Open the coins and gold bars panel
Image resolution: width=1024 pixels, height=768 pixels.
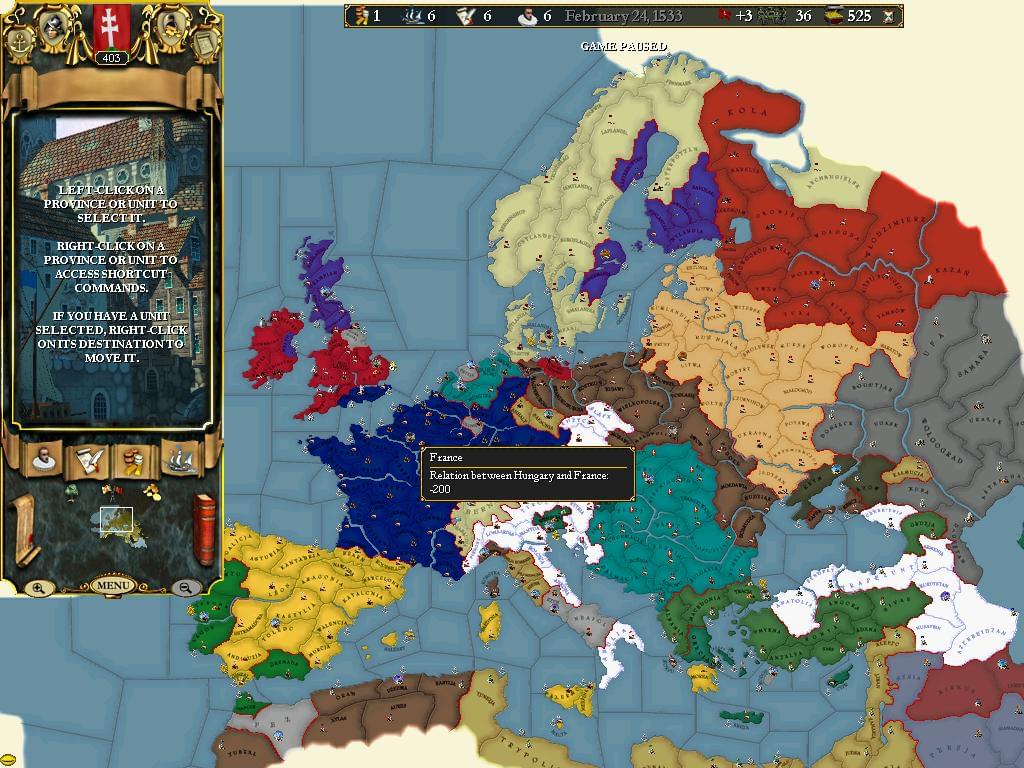click(134, 459)
